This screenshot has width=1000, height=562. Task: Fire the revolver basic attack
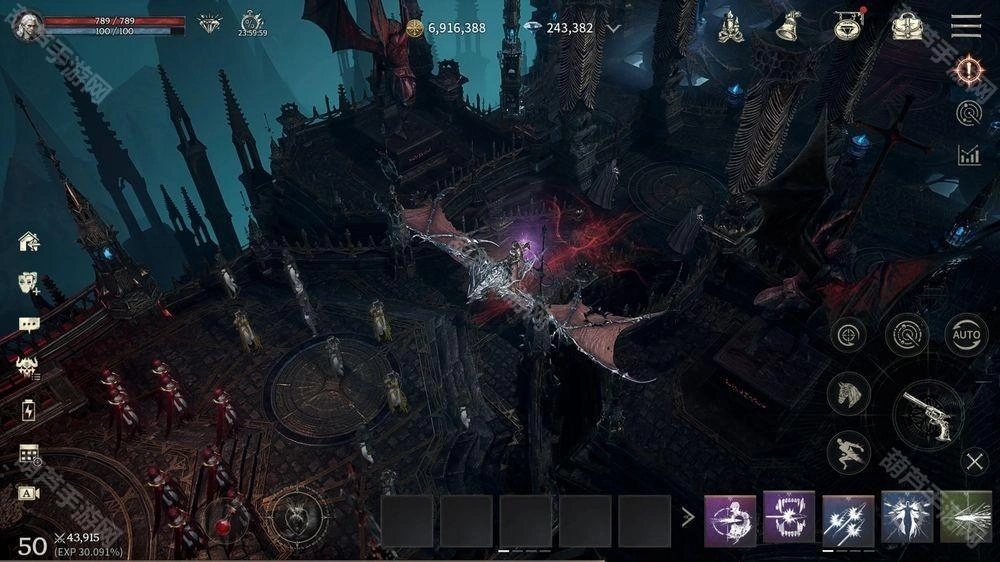pyautogui.click(x=927, y=413)
